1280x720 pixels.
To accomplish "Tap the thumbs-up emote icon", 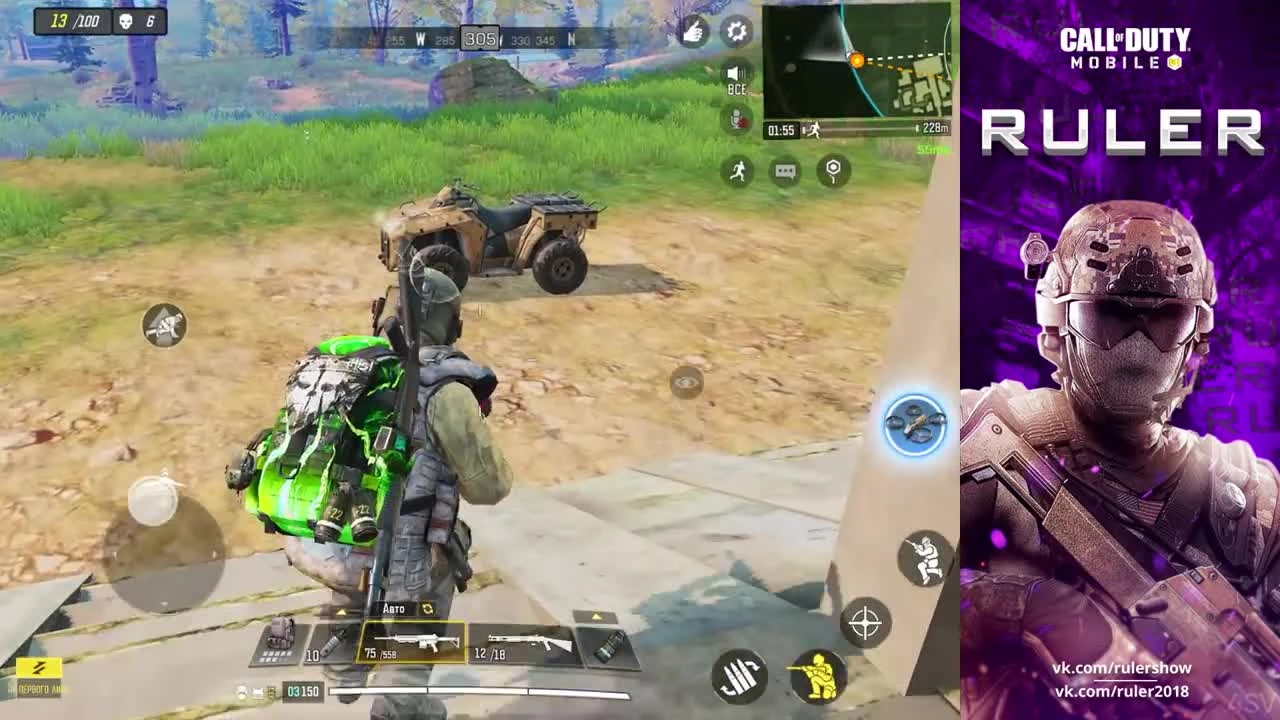I will 693,32.
